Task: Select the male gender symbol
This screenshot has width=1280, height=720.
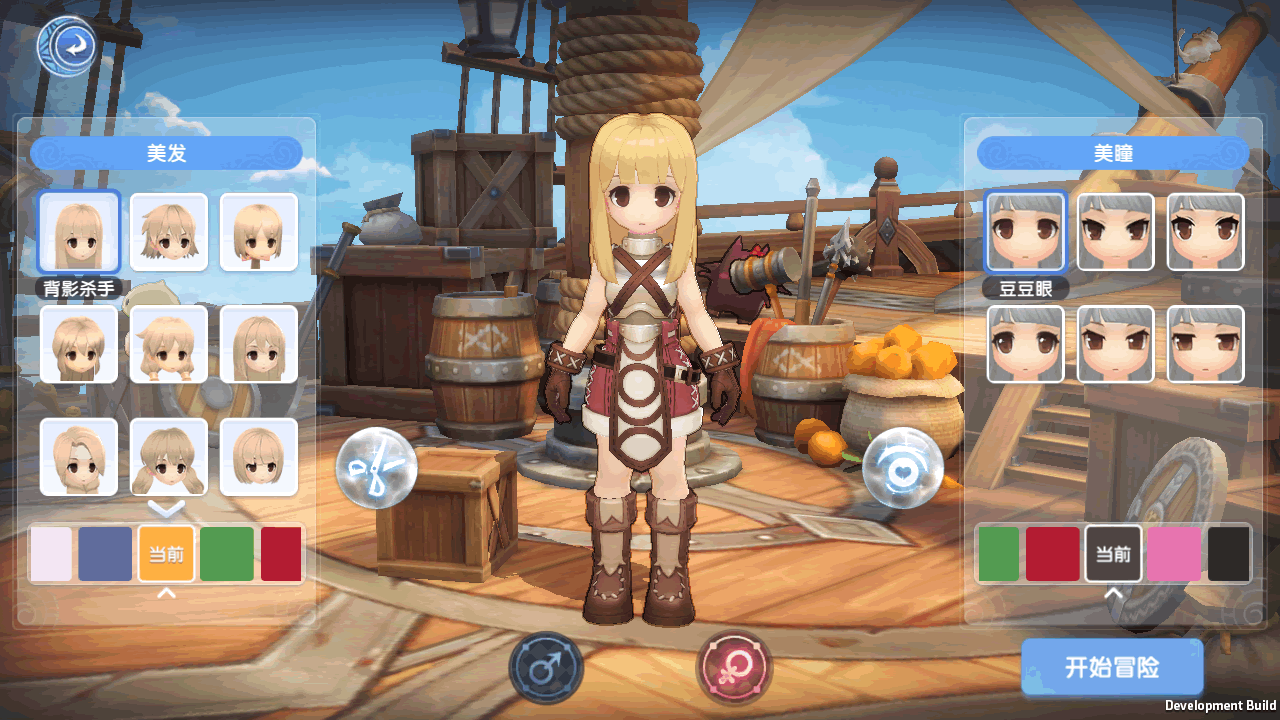Action: [x=546, y=669]
